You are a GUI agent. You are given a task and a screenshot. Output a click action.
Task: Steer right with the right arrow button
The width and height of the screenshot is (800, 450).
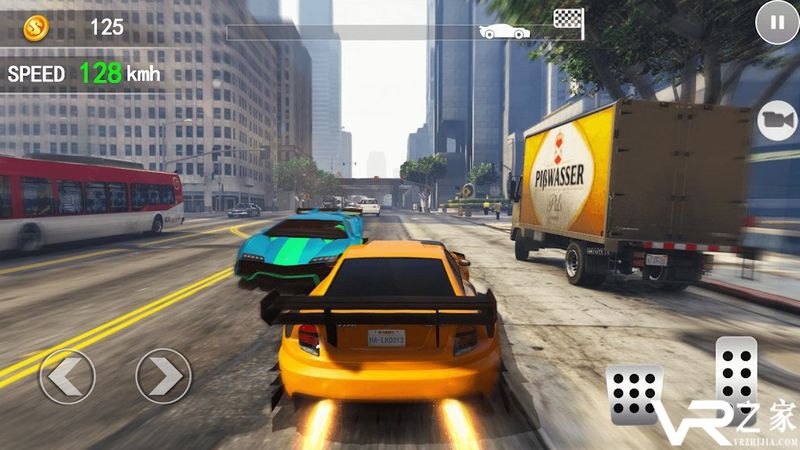click(x=163, y=376)
